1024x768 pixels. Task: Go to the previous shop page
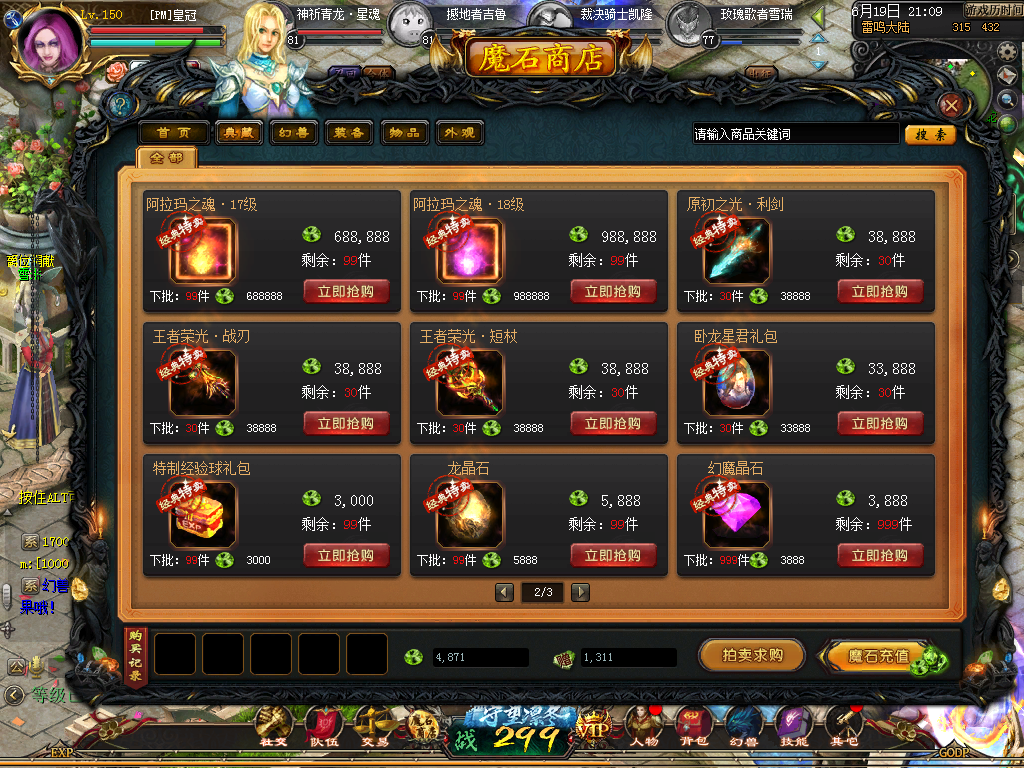(x=505, y=592)
